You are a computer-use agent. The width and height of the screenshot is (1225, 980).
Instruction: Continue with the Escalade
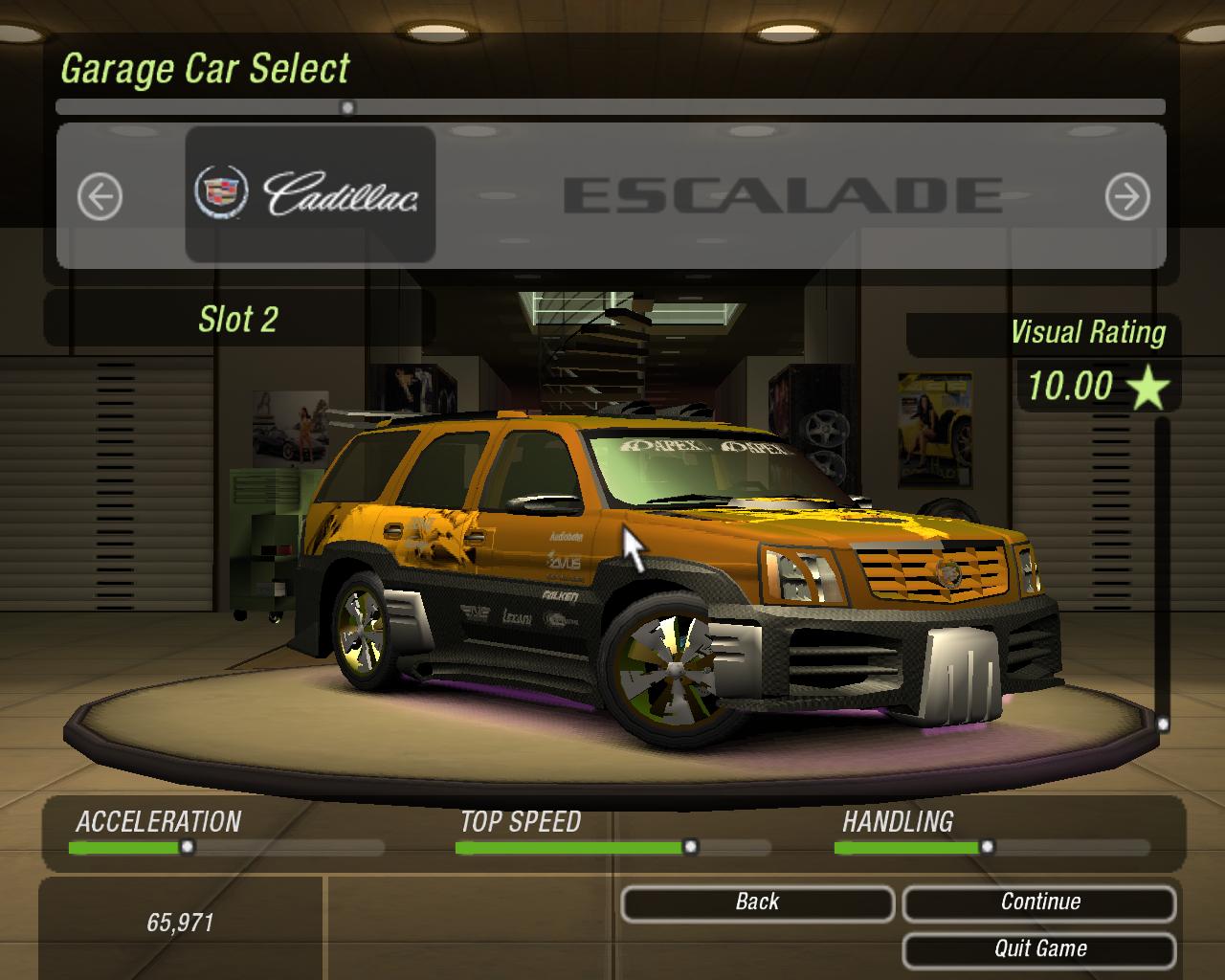[x=1039, y=902]
